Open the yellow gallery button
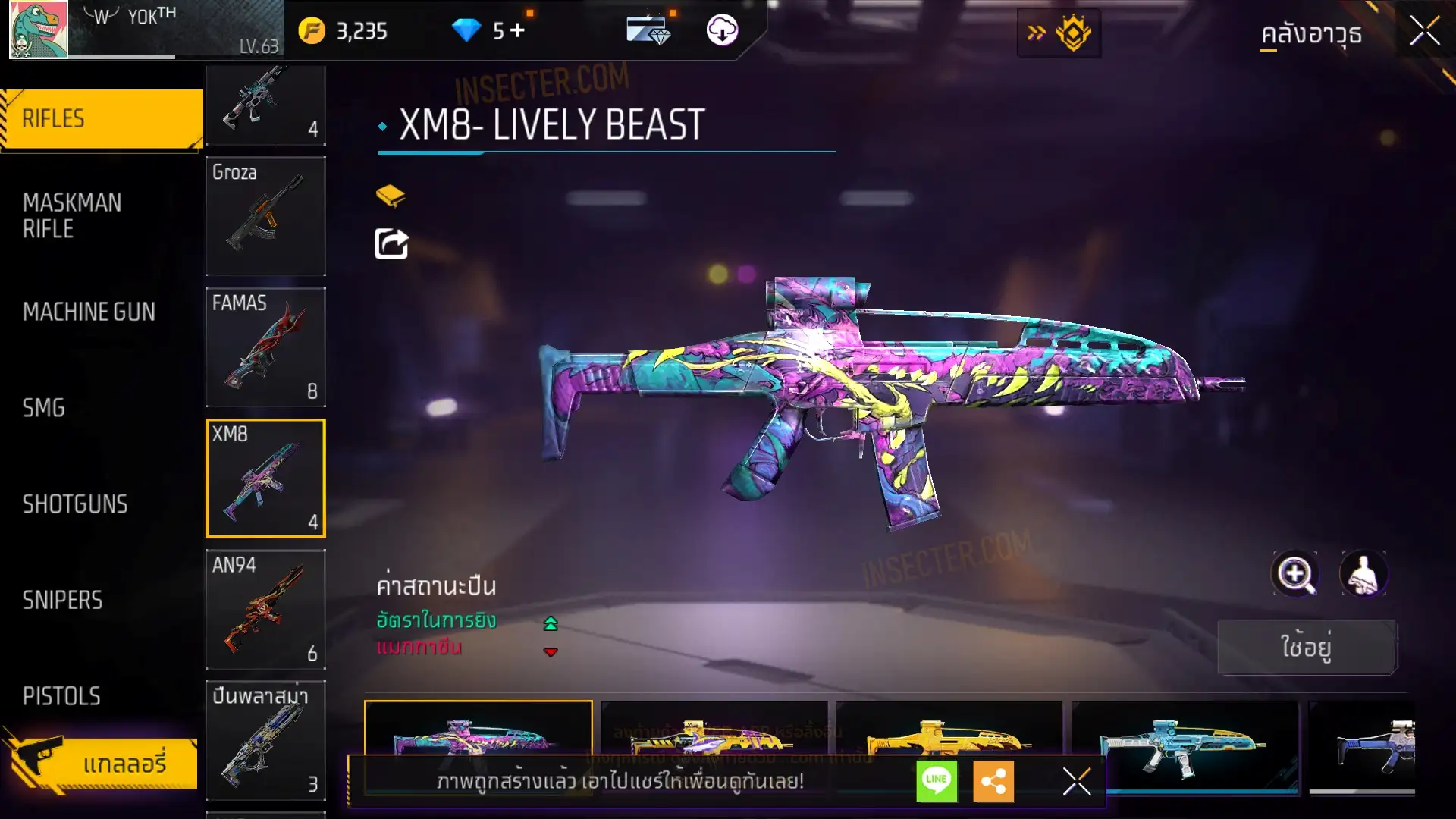 102,763
